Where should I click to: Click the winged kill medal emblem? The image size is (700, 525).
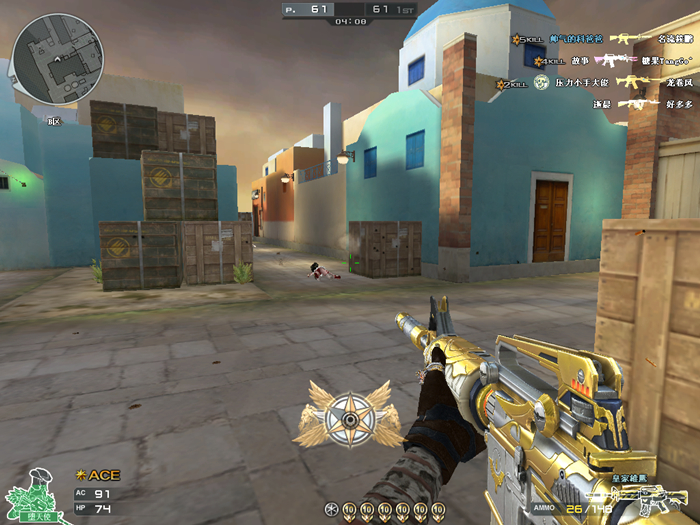[x=349, y=411]
